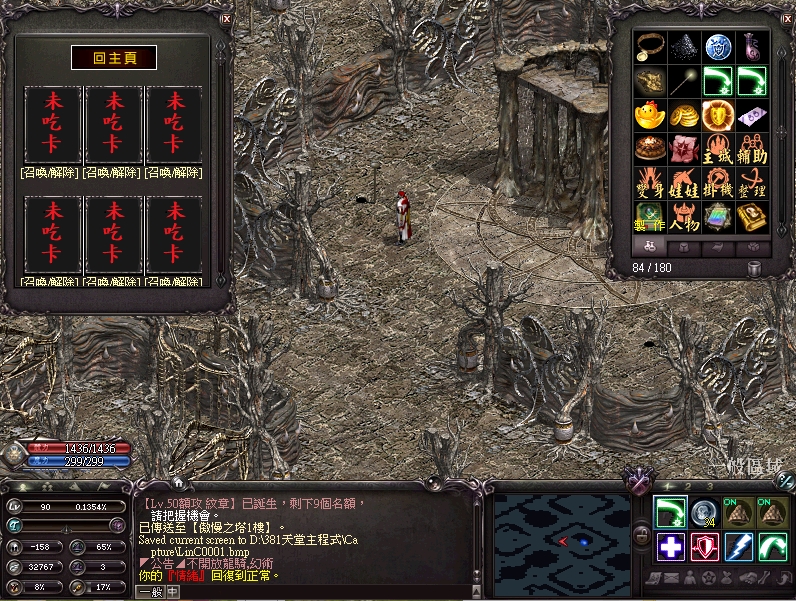Select the yellow chick gold ingot item
796x601 pixels.
pyautogui.click(x=650, y=116)
